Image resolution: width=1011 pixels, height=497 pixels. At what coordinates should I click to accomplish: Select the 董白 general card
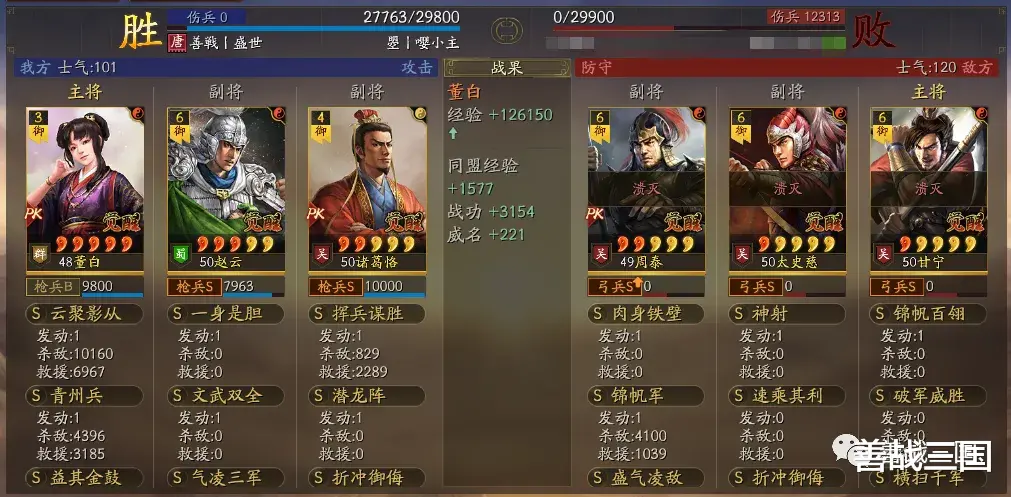(85, 190)
